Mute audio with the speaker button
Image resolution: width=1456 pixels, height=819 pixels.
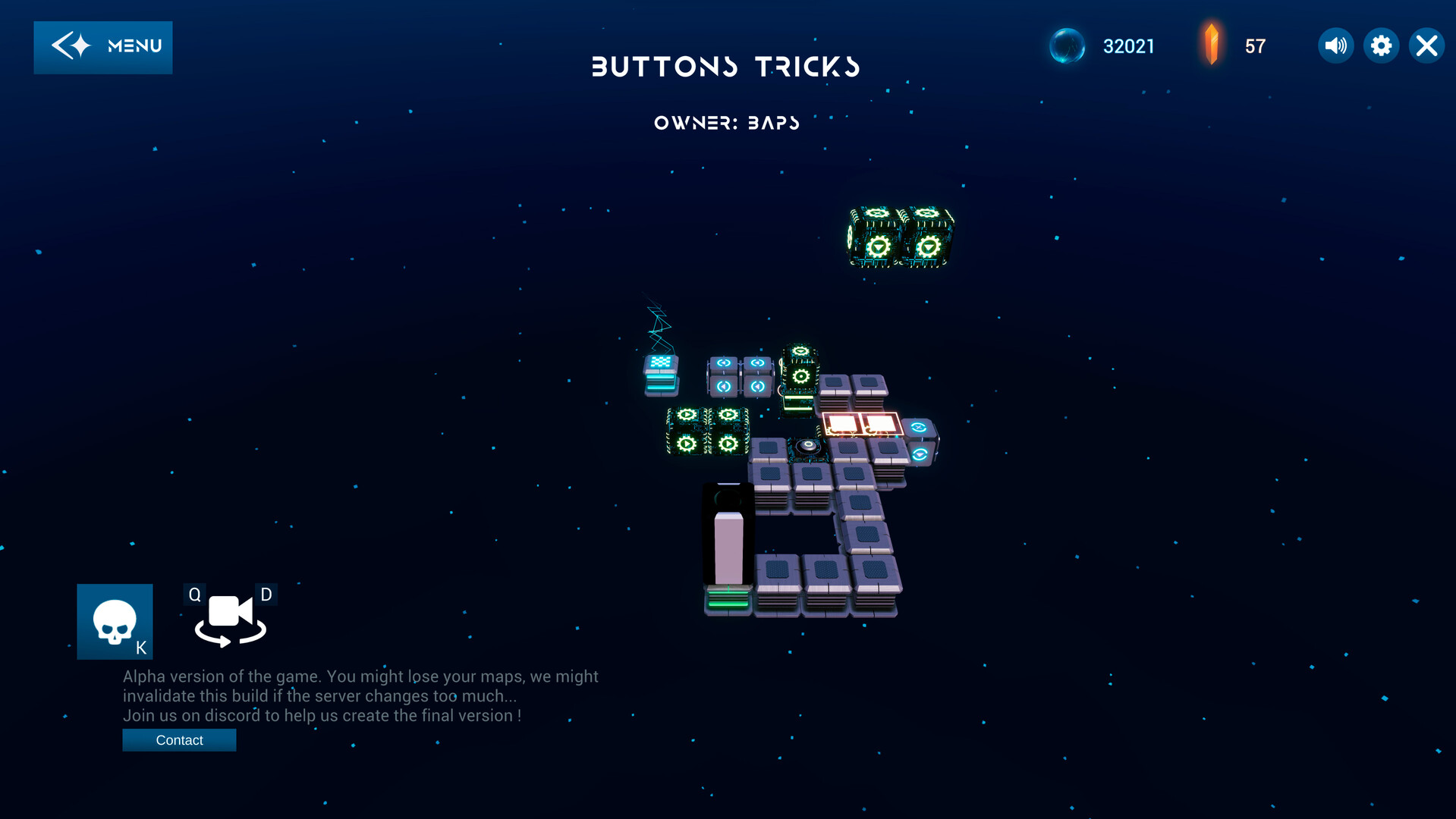[x=1335, y=45]
